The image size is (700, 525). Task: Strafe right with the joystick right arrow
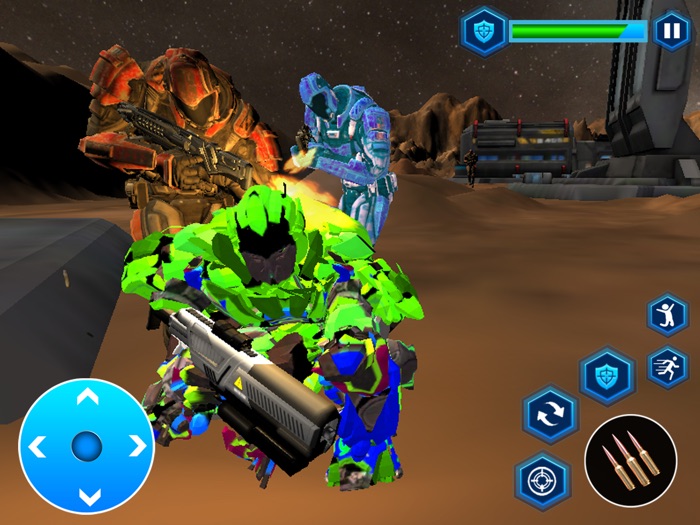pos(136,446)
